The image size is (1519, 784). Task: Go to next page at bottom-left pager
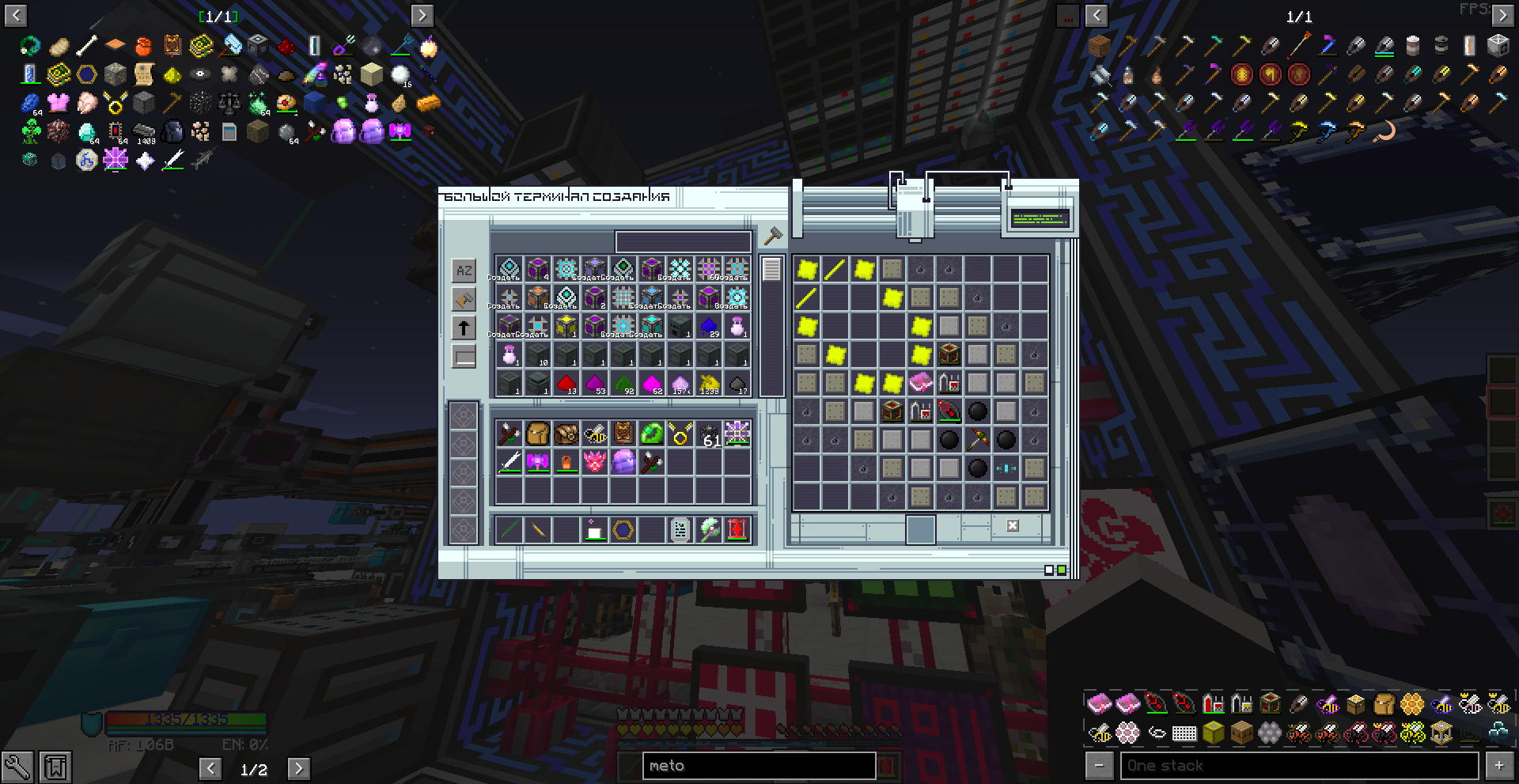tap(297, 768)
